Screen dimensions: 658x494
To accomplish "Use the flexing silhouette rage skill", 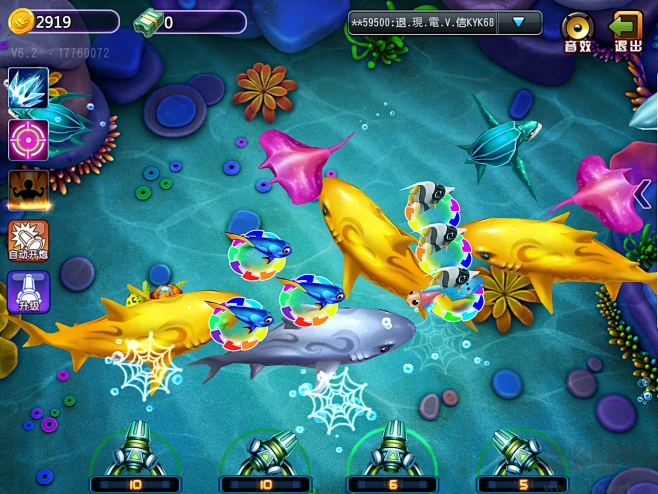I will click(x=27, y=190).
